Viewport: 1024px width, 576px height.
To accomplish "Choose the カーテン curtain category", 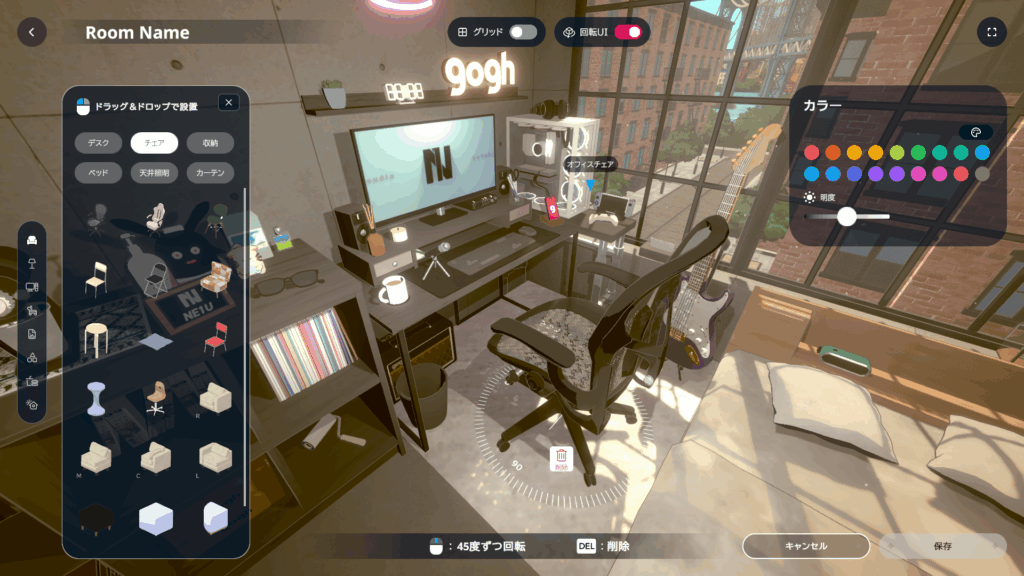I will click(210, 173).
